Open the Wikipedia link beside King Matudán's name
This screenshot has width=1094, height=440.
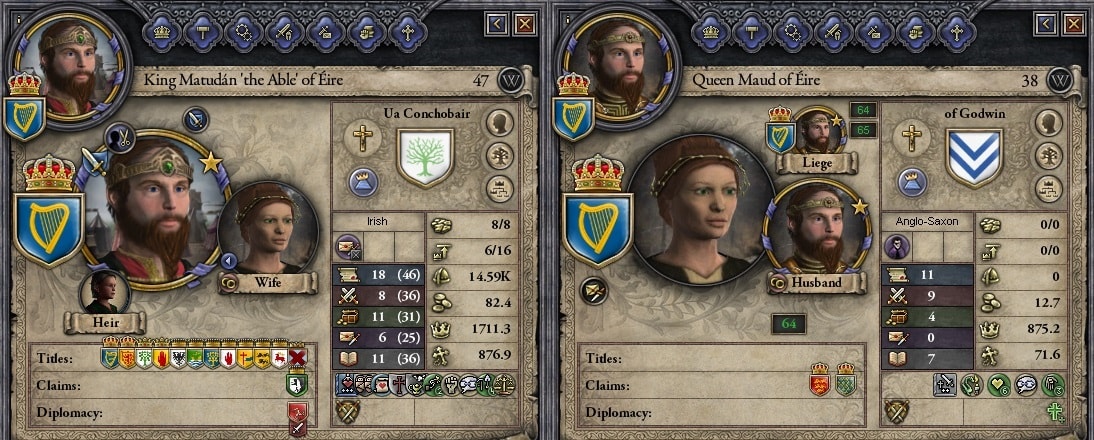[x=513, y=80]
